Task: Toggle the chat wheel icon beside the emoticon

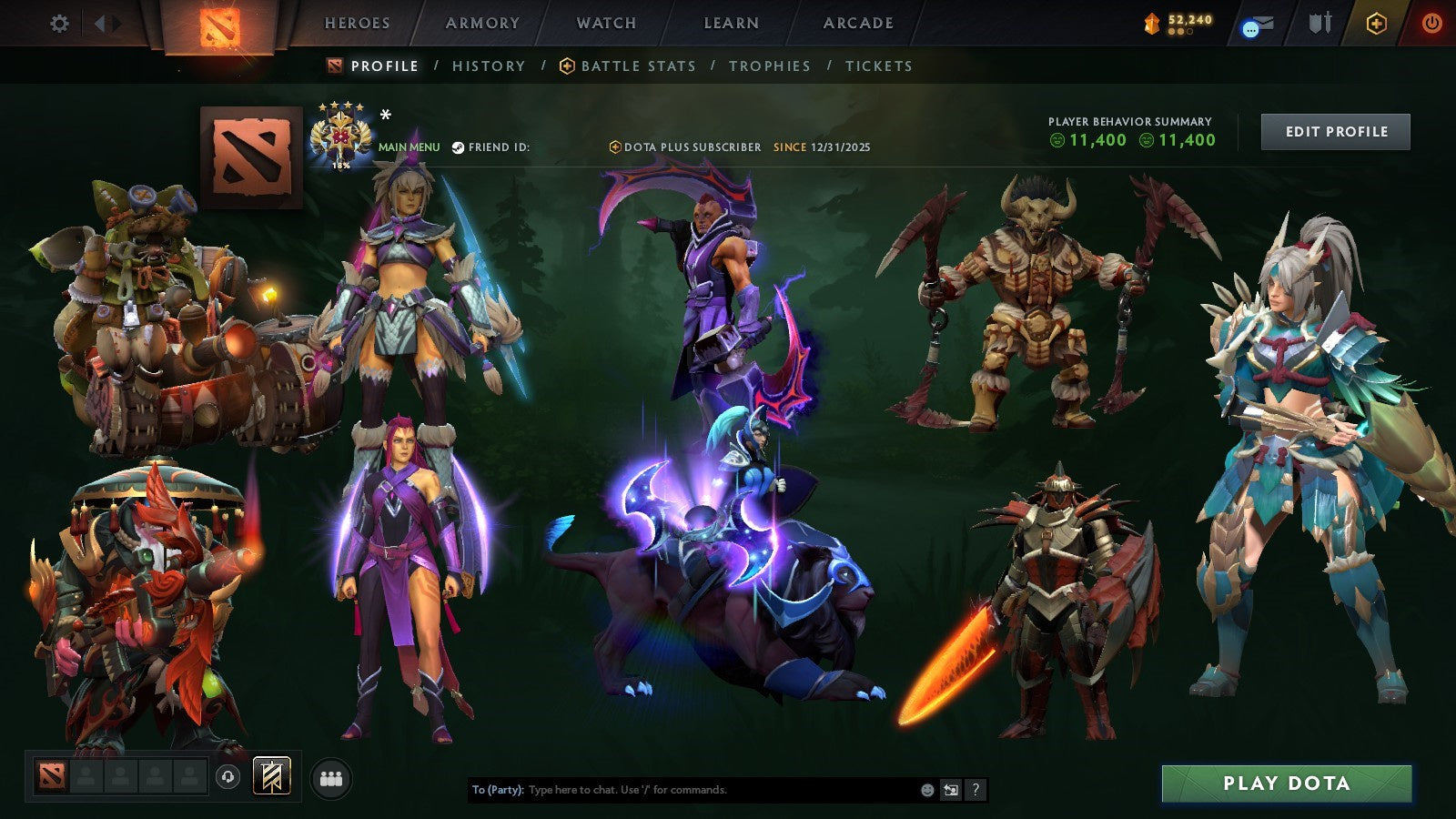Action: 950,790
